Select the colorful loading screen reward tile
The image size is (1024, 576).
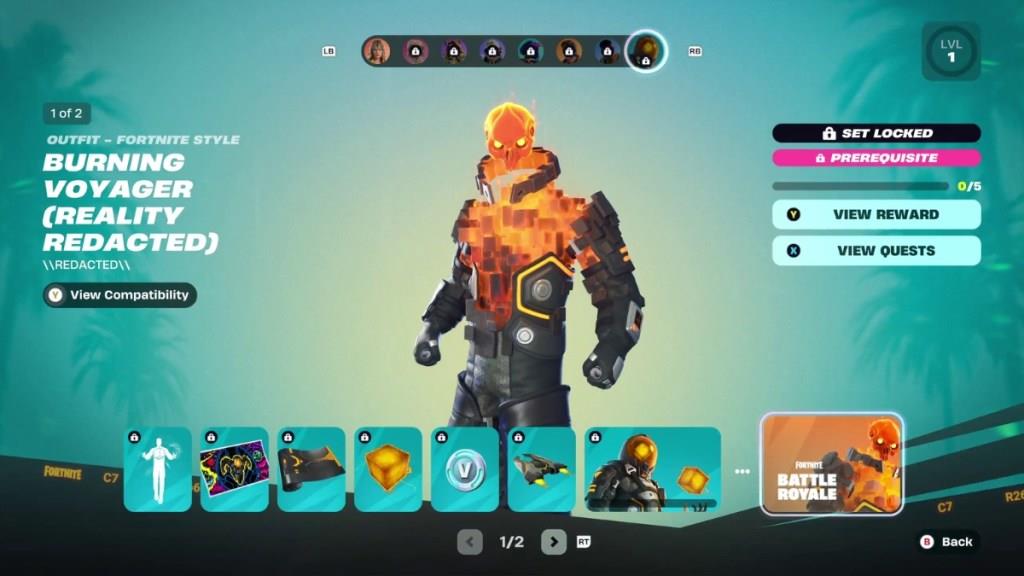(235, 469)
